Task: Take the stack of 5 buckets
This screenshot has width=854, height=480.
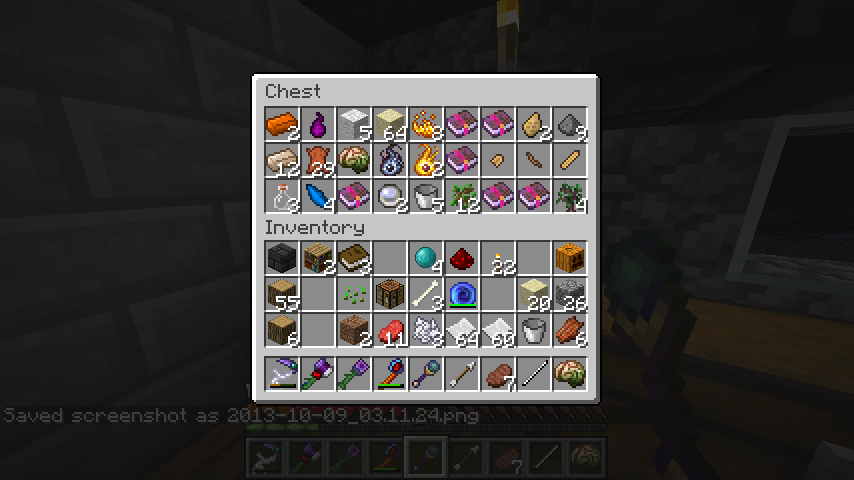Action: [426, 196]
